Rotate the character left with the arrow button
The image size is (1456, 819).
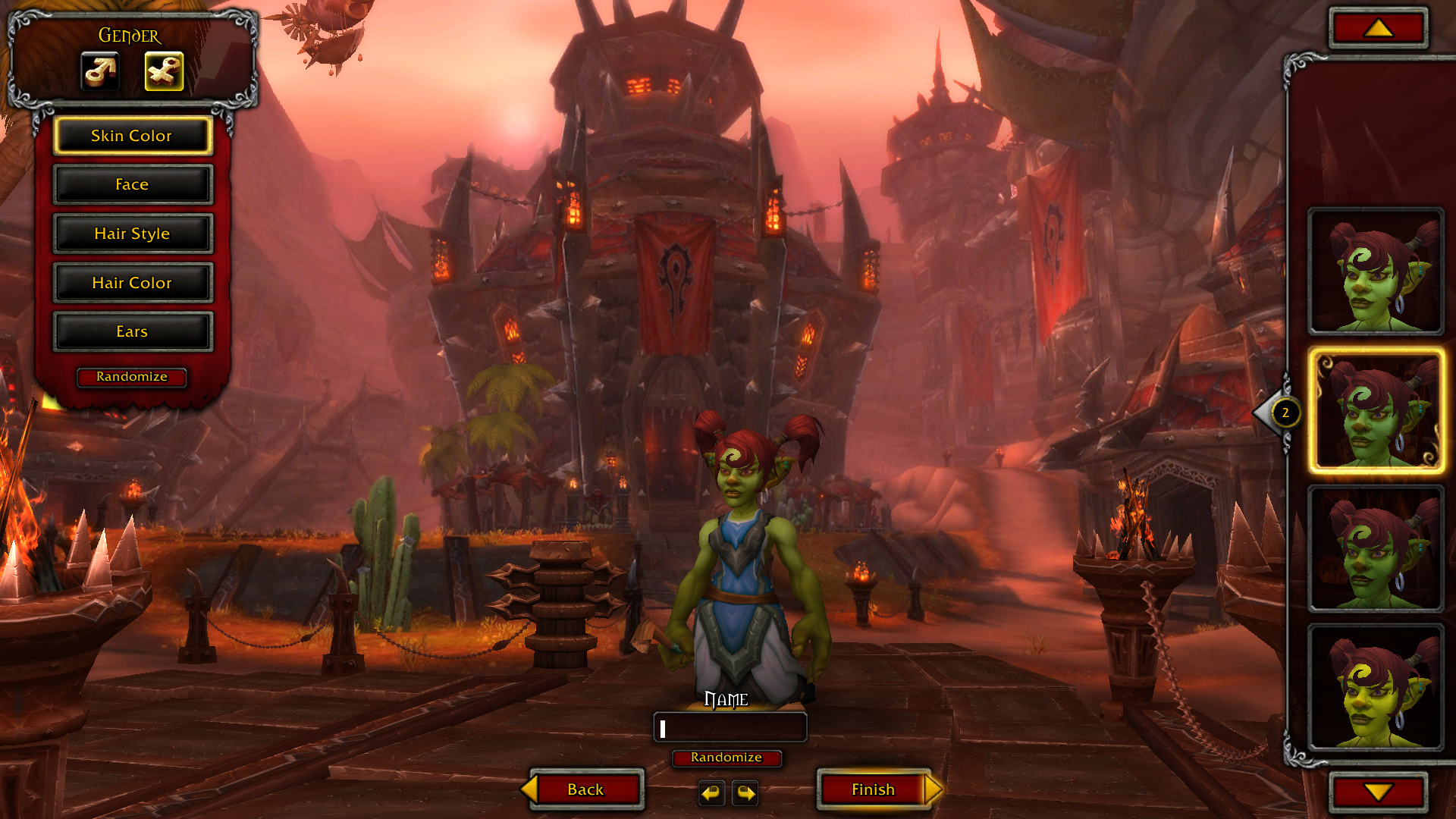(711, 793)
